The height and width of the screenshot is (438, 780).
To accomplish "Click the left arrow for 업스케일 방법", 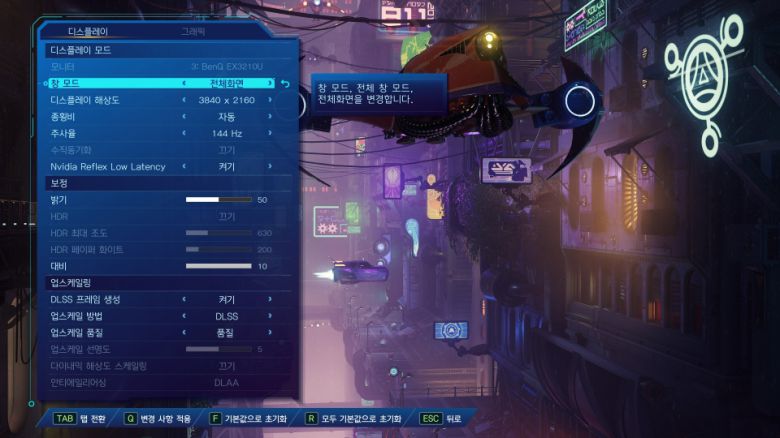I will coord(184,316).
